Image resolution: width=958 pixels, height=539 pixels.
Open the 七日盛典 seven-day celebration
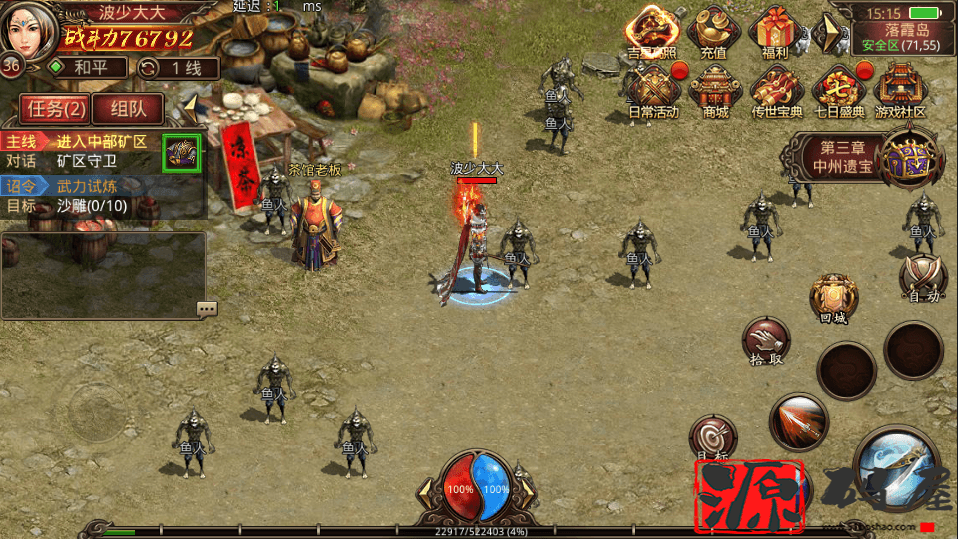coord(838,91)
